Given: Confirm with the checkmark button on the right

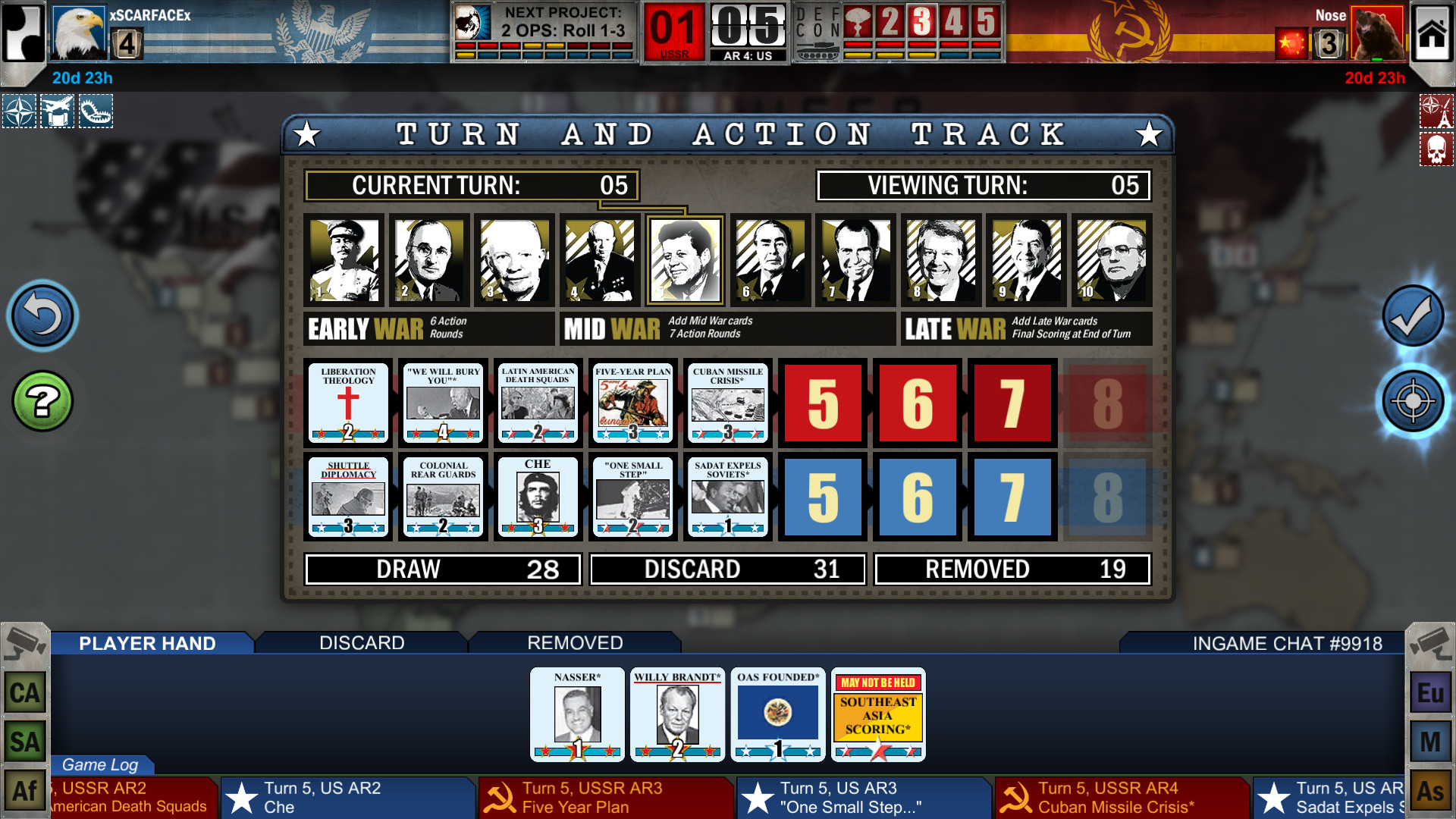Looking at the screenshot, I should coord(1412,317).
